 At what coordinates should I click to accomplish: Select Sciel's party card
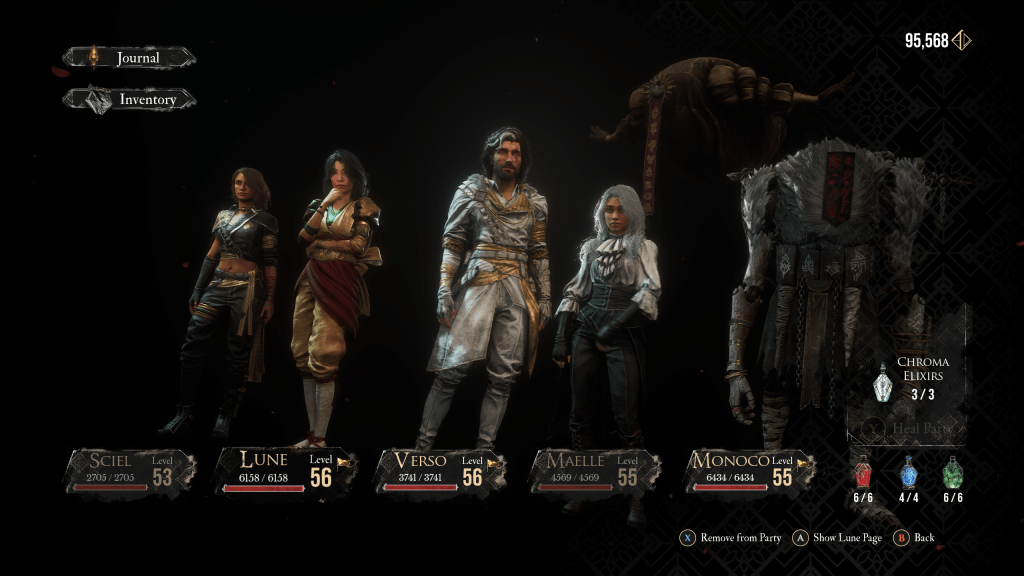(x=131, y=470)
